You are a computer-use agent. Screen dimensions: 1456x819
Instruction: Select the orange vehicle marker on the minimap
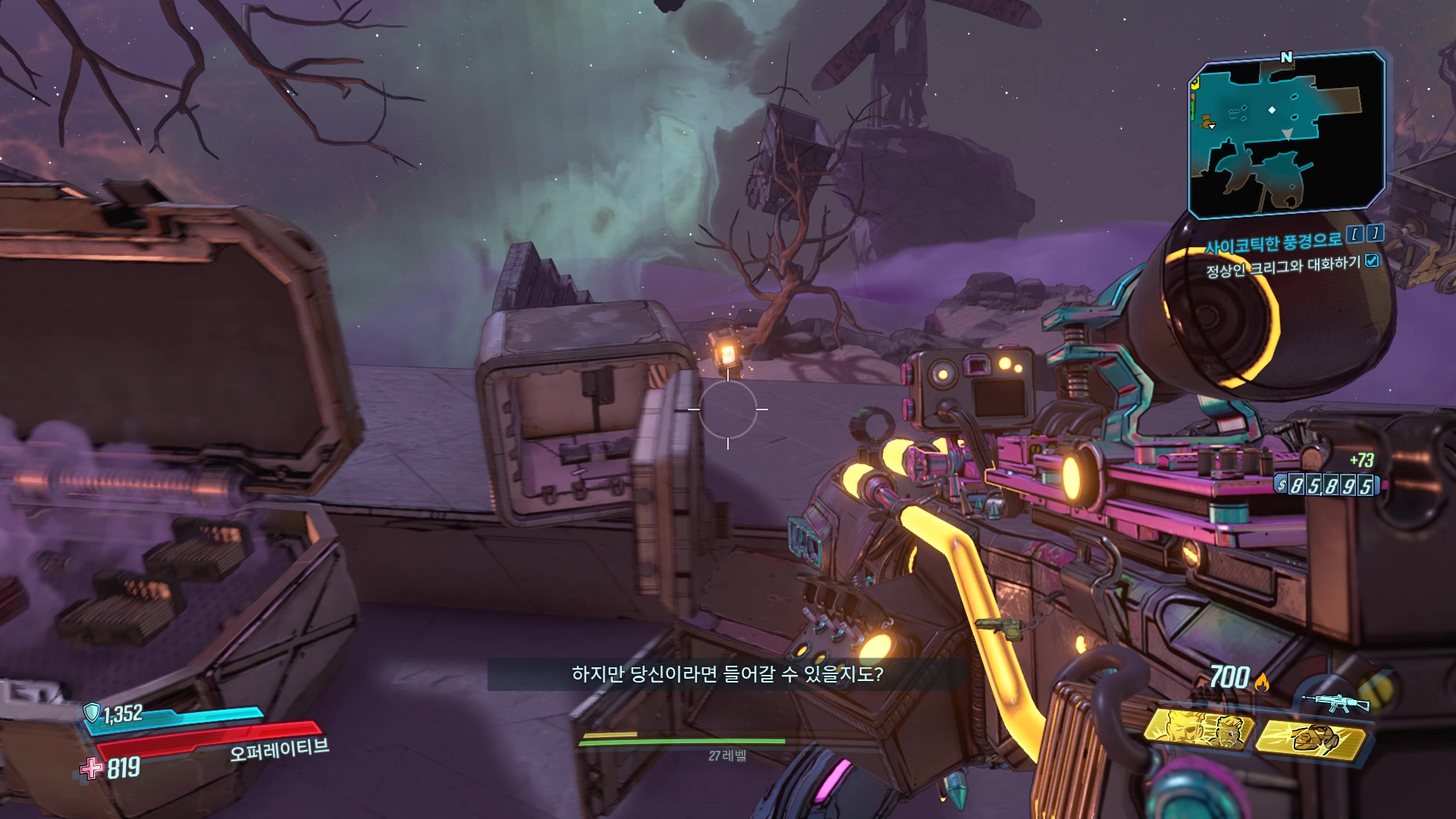pyautogui.click(x=1207, y=120)
